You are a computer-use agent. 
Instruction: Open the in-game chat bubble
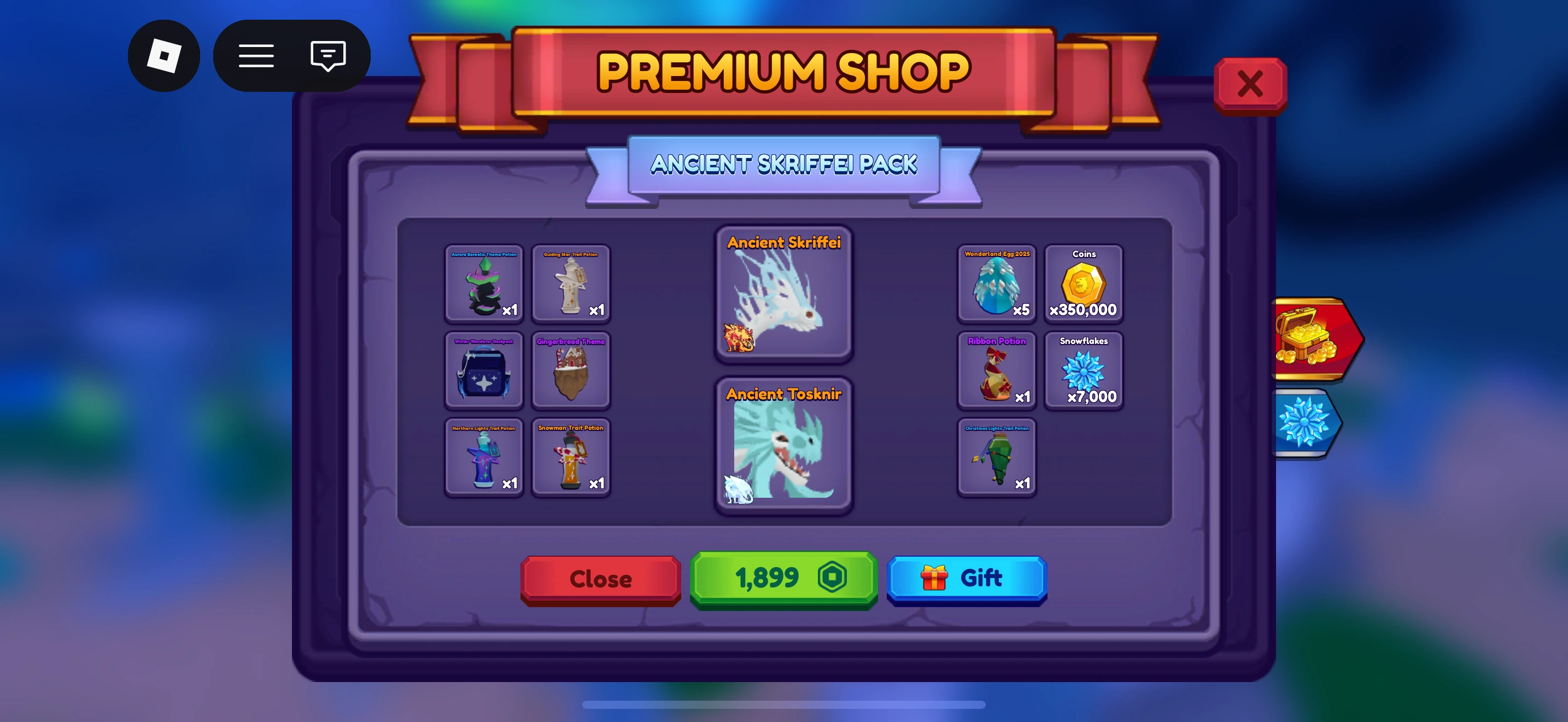point(327,55)
